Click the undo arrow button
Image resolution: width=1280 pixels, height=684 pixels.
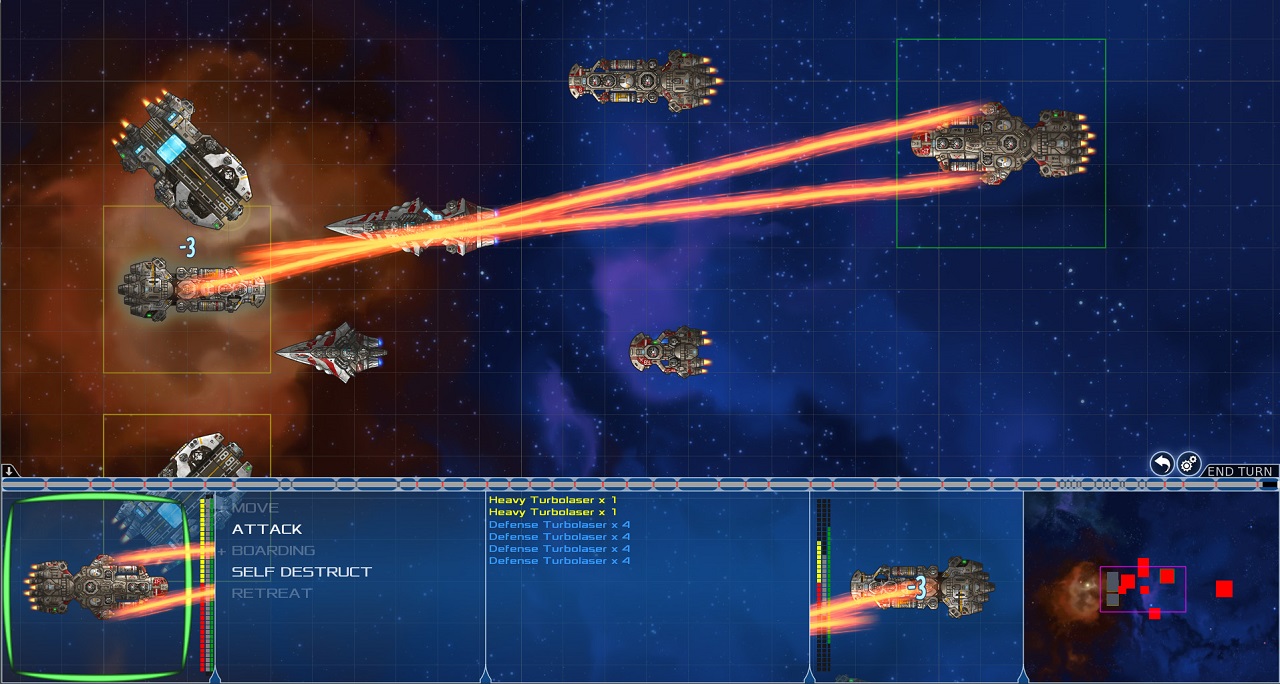pos(1161,464)
